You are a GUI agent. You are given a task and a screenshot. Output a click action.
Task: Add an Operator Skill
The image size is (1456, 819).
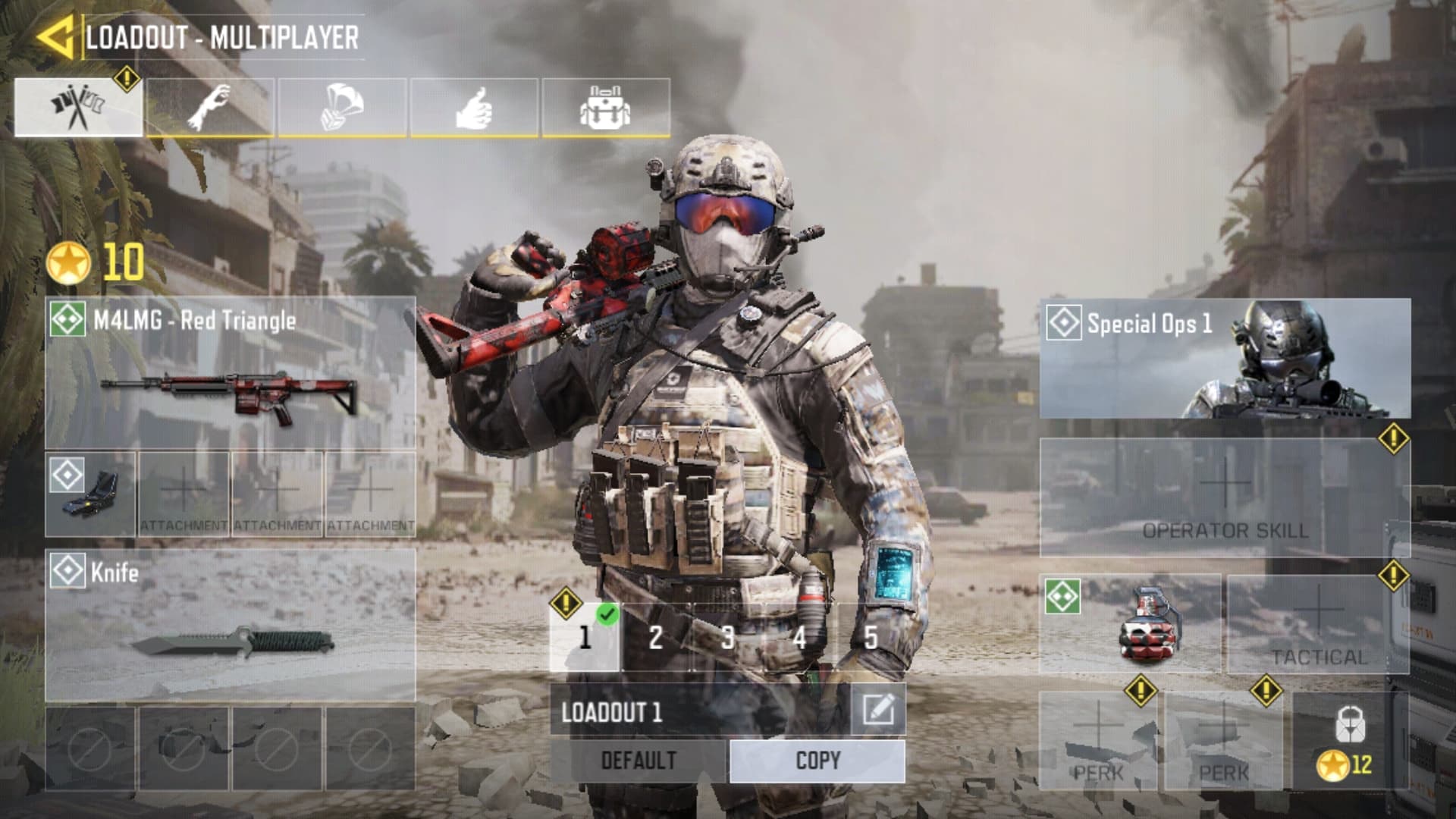[1224, 497]
